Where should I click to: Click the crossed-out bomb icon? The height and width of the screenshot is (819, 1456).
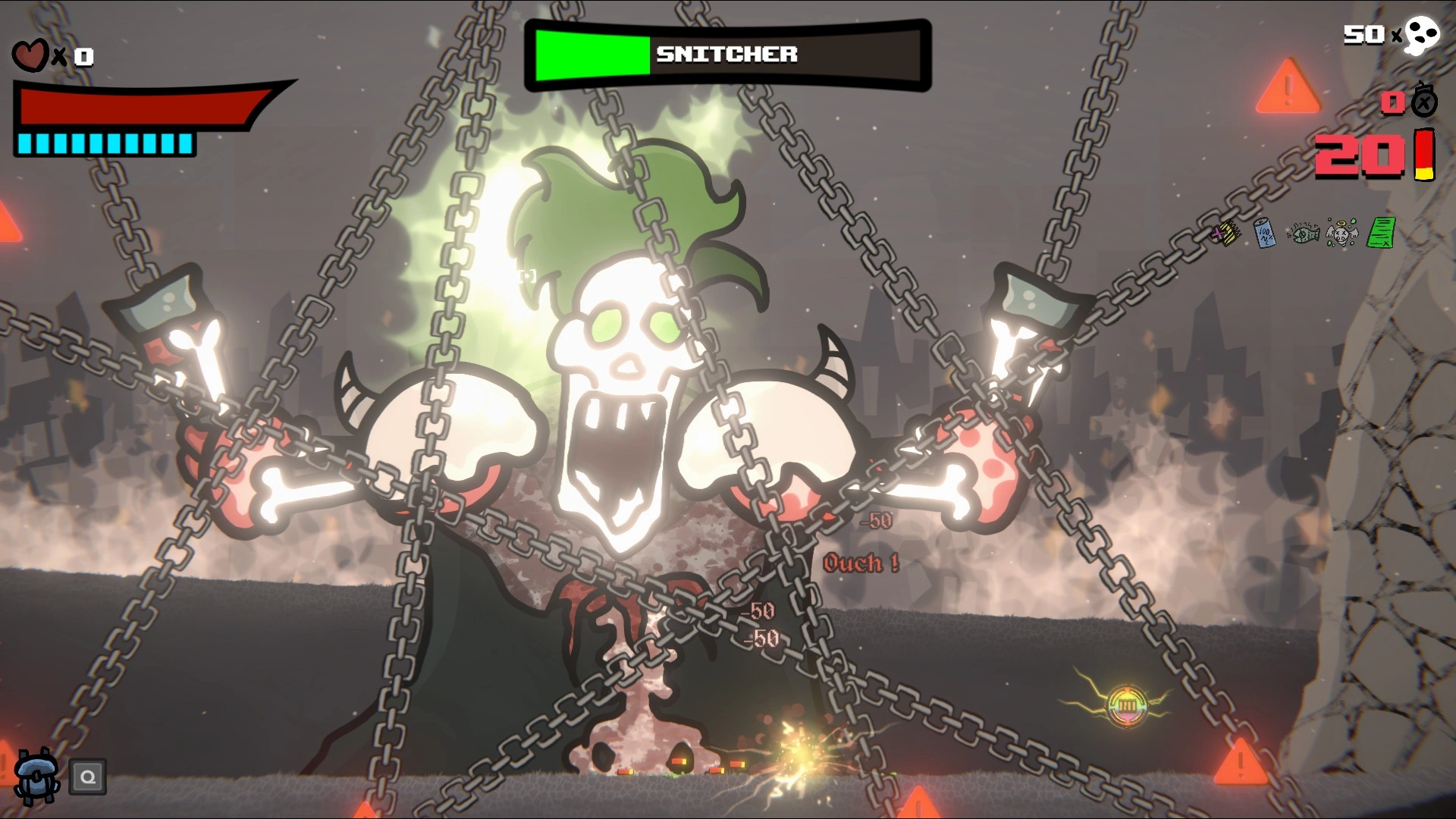tap(1424, 101)
